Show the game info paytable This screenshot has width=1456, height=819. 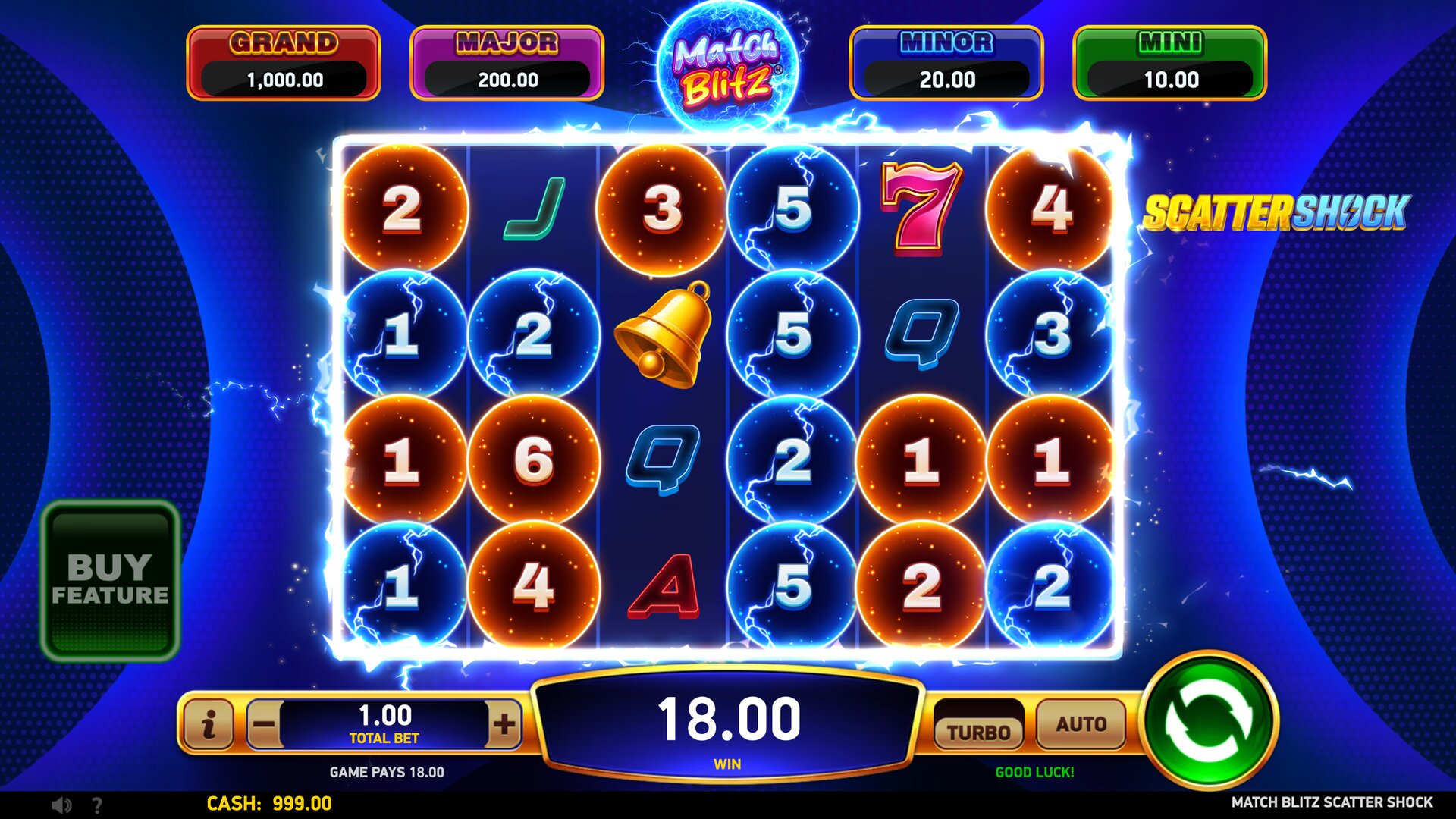[x=209, y=724]
